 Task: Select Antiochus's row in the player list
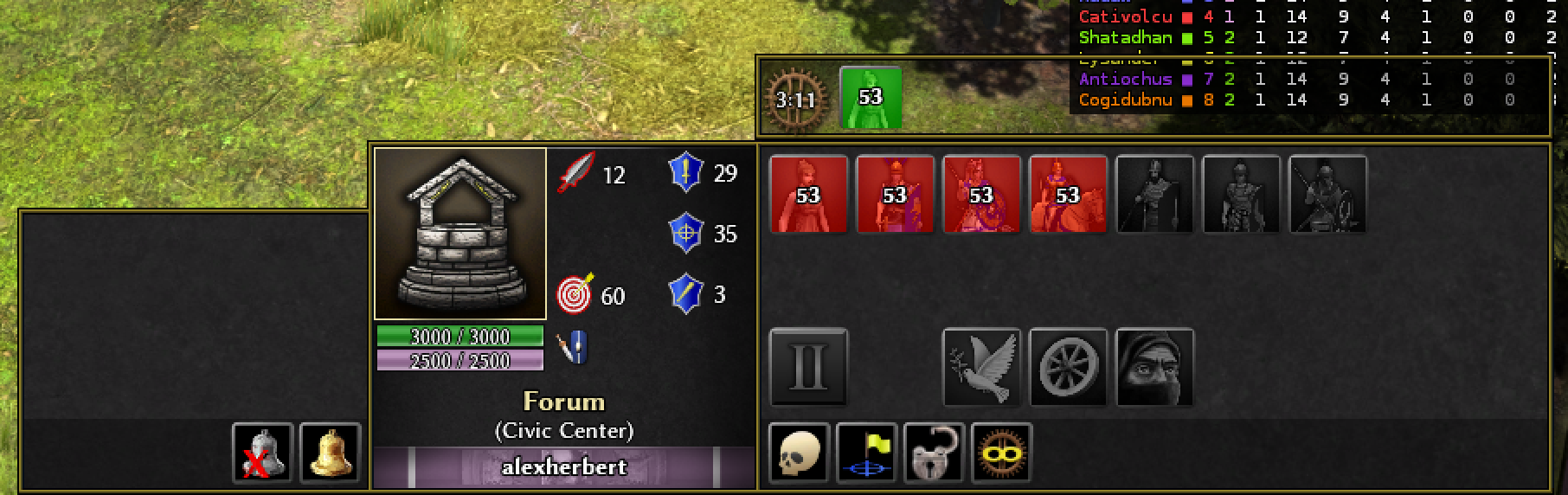[1126, 80]
